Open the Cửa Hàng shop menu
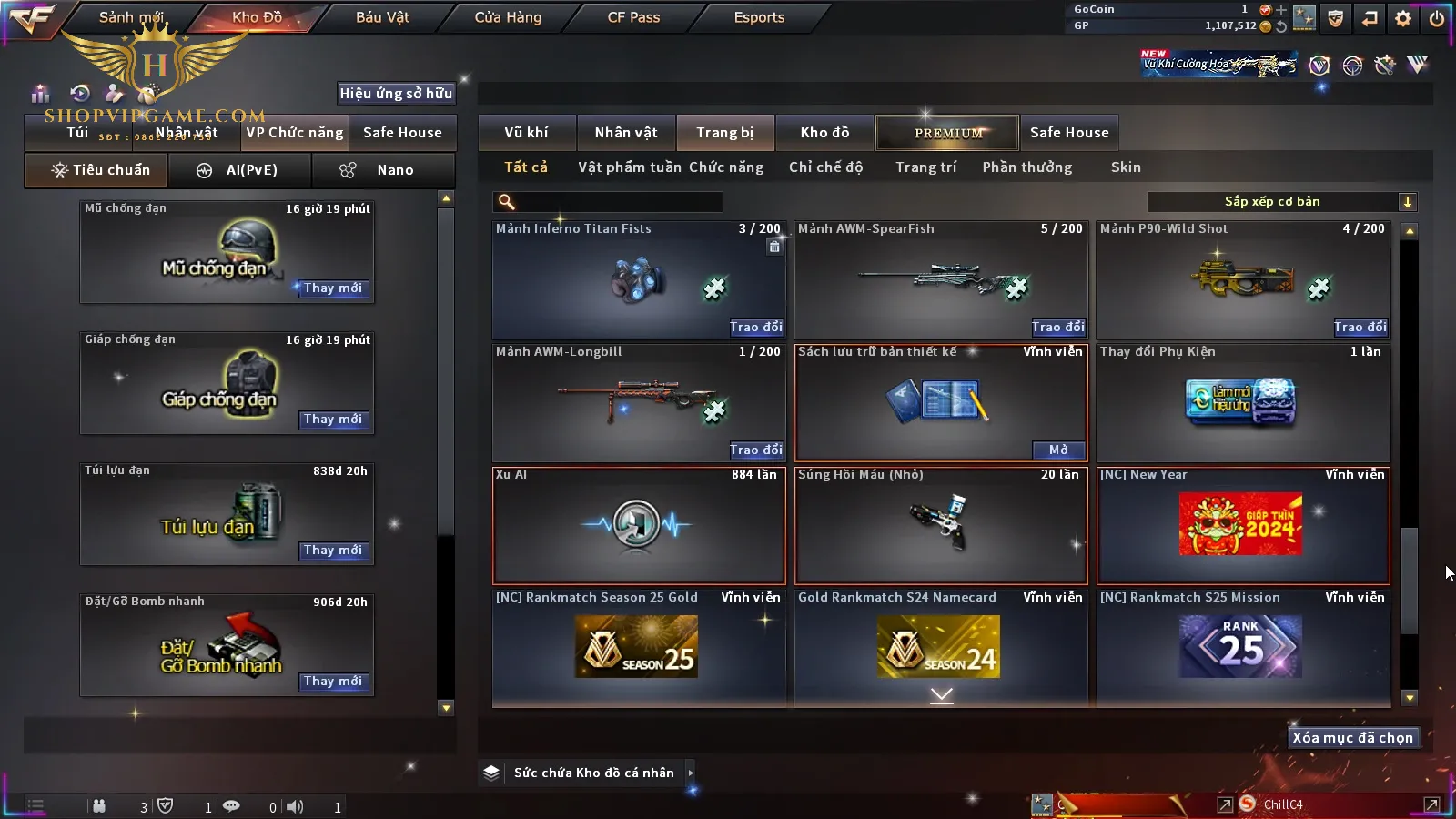Screen dimensions: 1456x819 coord(508,17)
